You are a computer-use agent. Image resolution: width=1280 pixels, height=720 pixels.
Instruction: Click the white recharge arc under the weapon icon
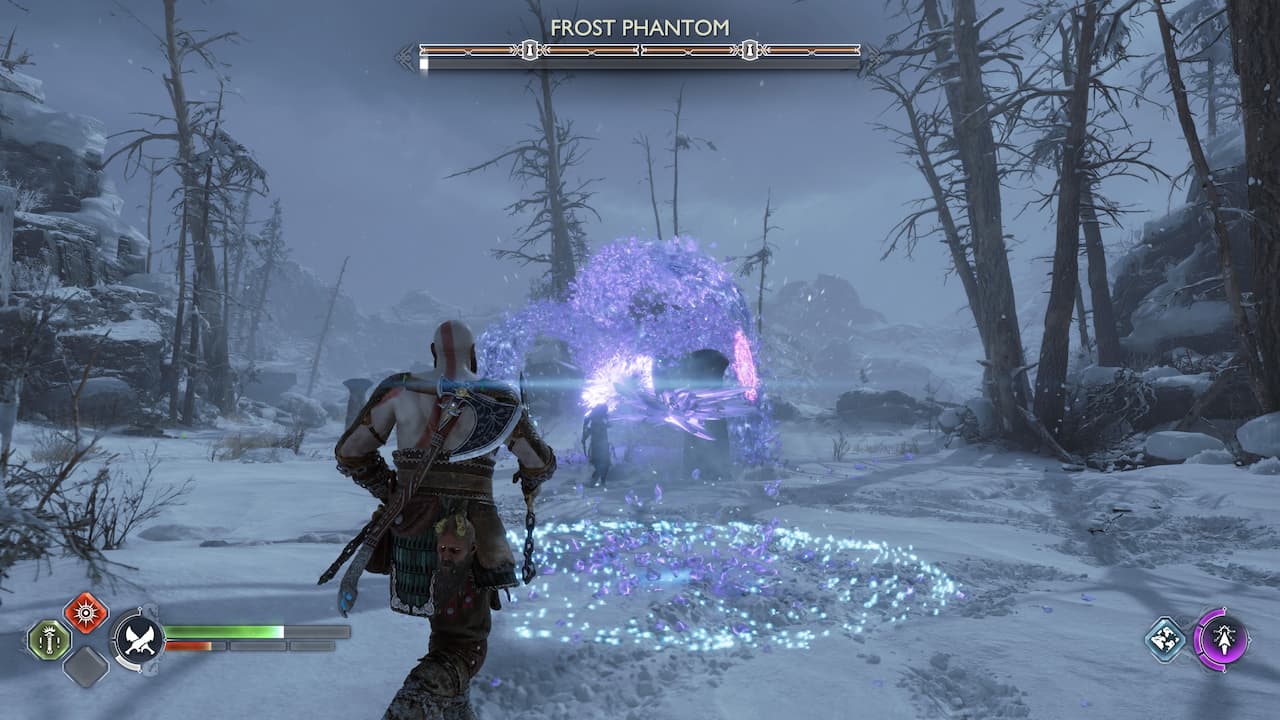coord(129,663)
